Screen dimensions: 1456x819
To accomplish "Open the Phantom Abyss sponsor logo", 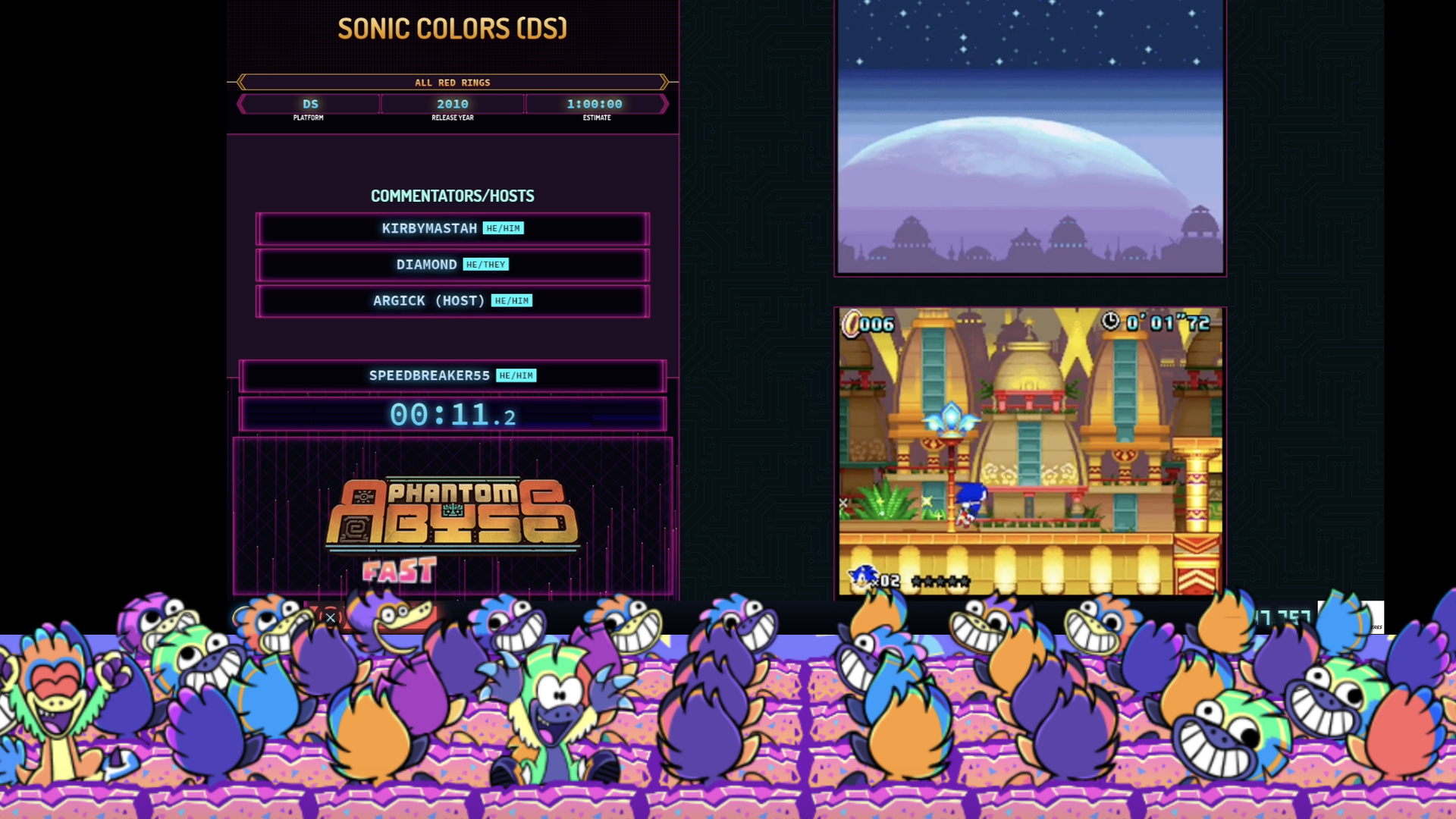I will point(452,513).
